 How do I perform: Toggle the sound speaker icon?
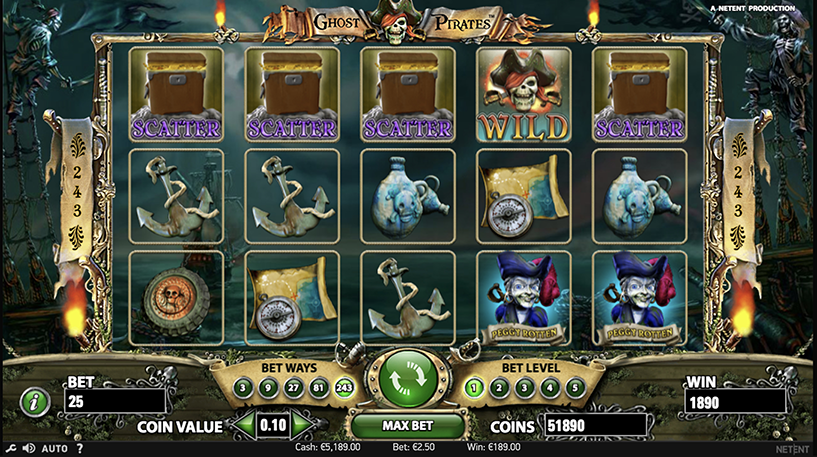[27, 448]
